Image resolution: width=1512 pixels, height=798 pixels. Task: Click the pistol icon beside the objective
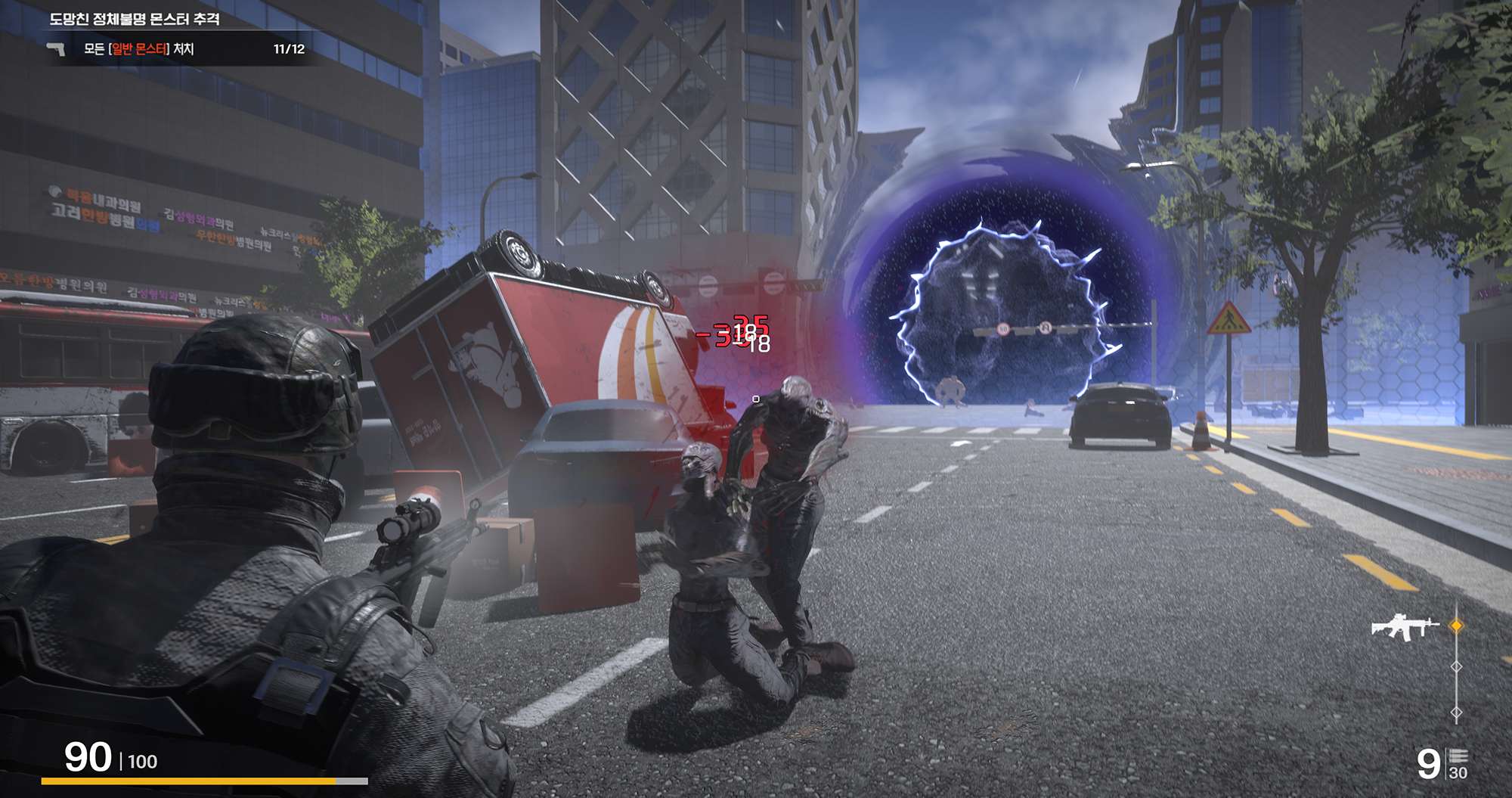coord(56,49)
